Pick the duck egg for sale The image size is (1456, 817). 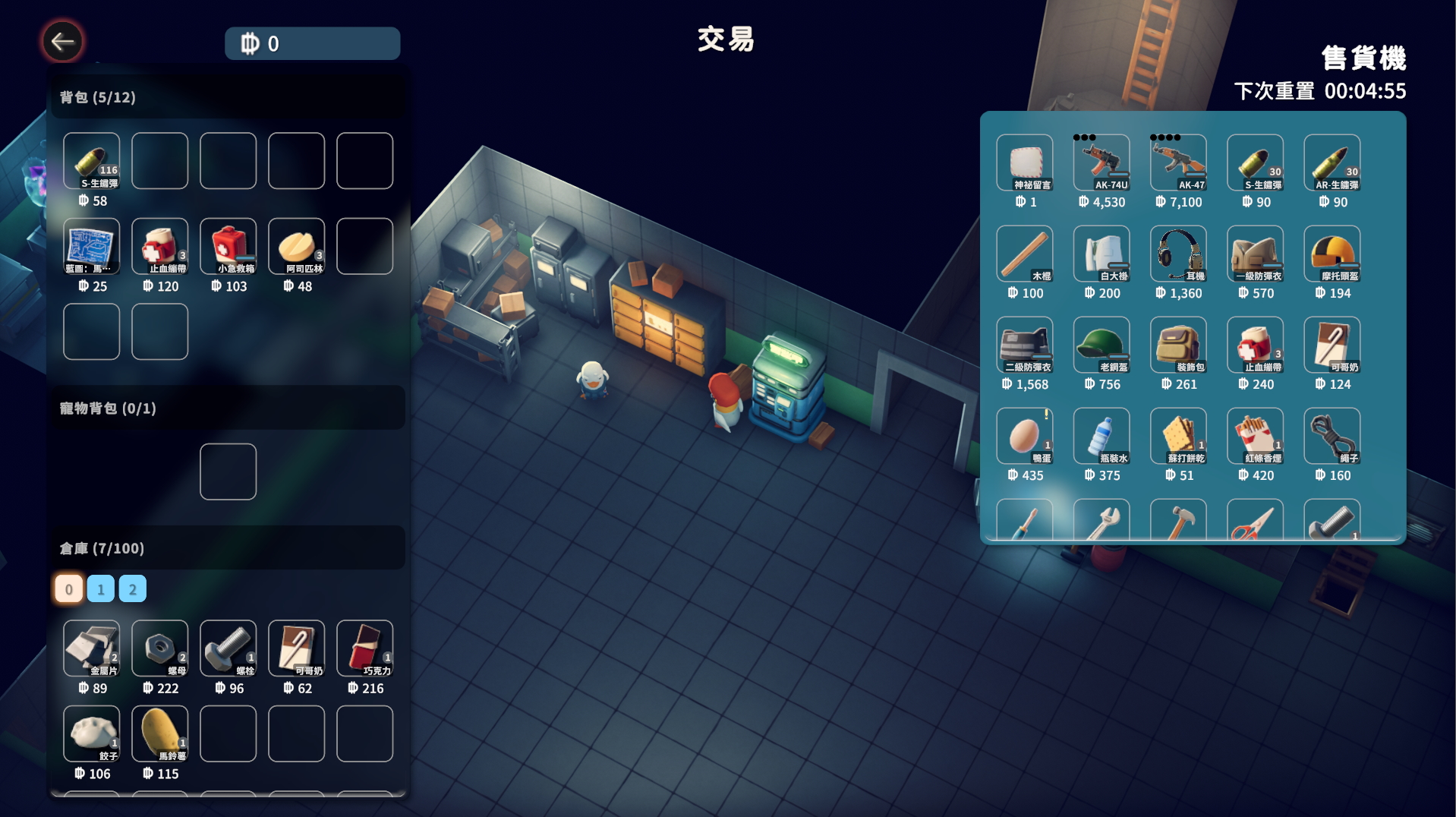tap(1024, 436)
